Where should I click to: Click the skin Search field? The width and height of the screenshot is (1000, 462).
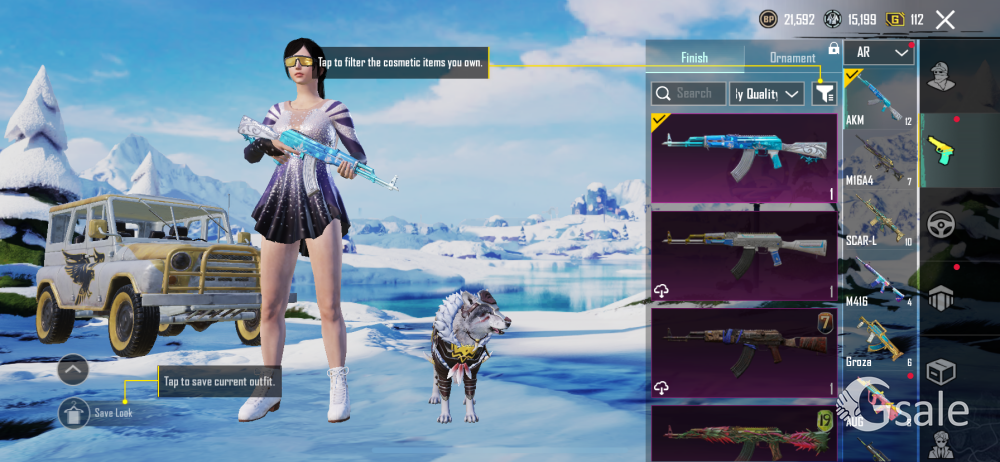687,94
